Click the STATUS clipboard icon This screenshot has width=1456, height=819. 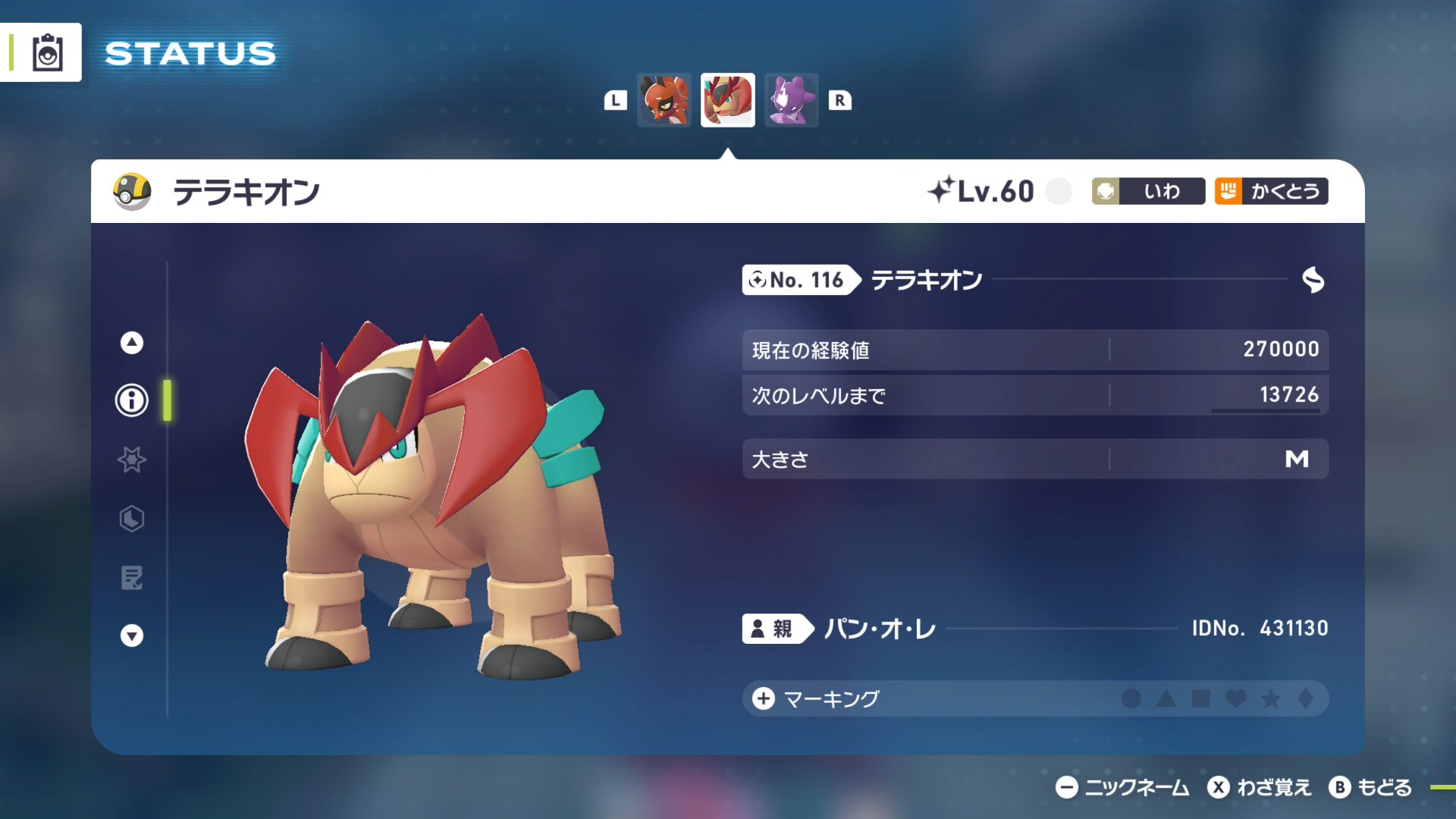click(47, 53)
